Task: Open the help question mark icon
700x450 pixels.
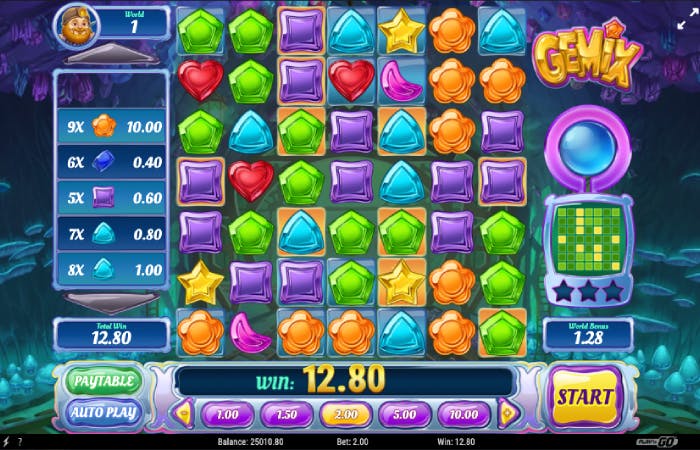Action: coord(20,441)
